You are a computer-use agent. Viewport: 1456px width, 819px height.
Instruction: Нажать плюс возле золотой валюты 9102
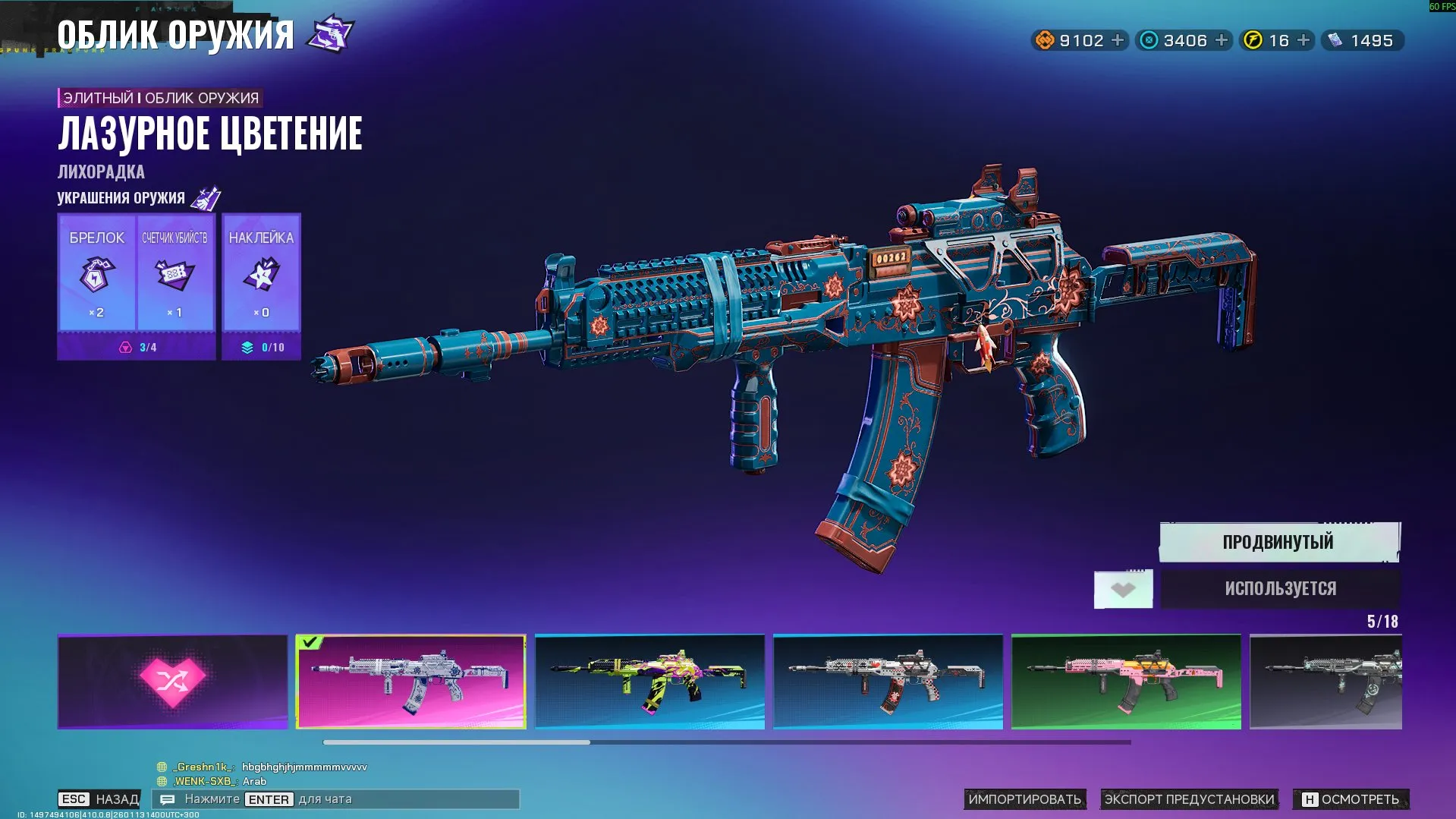(x=1117, y=40)
